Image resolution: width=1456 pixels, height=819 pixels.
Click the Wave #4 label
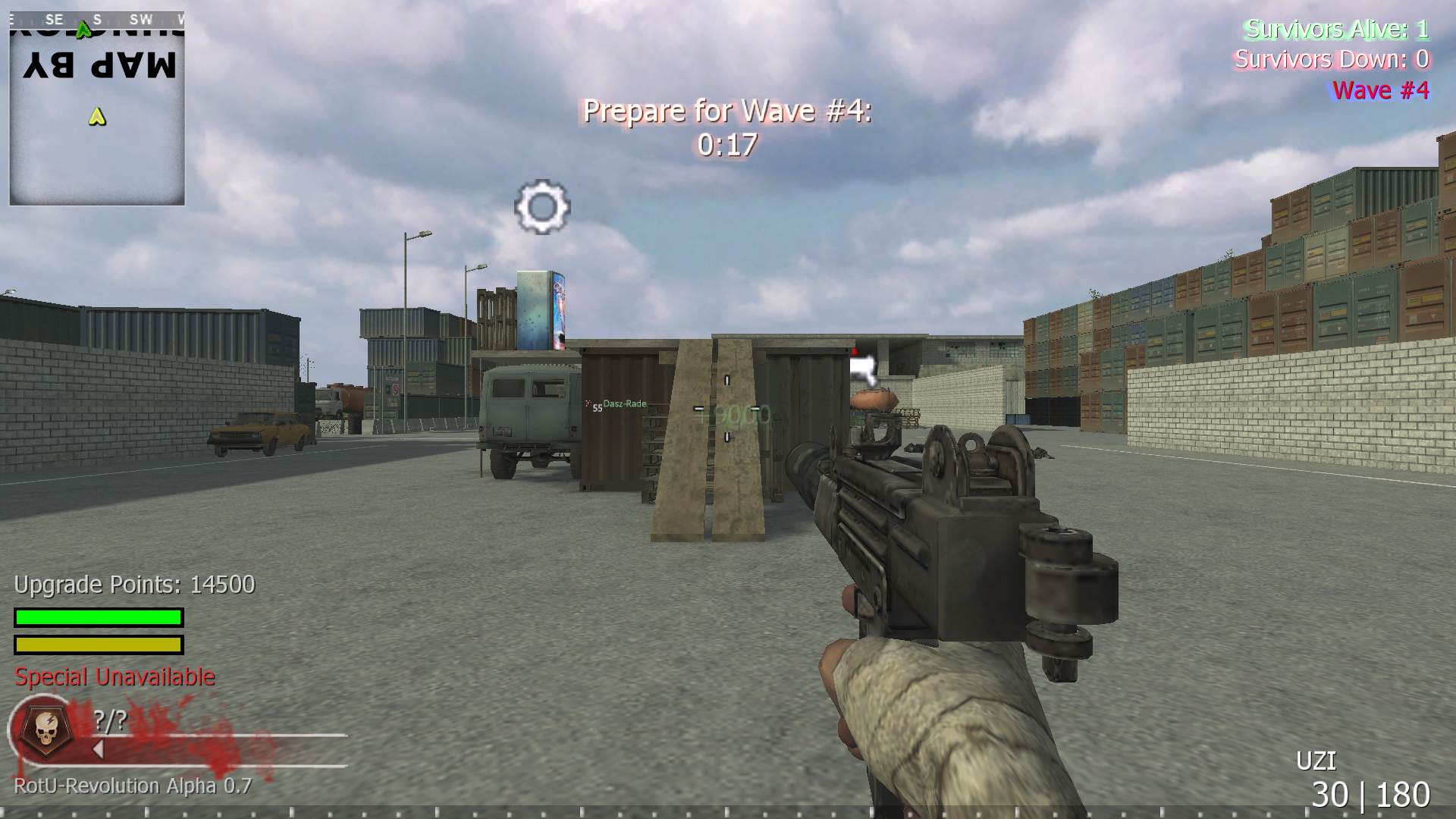pyautogui.click(x=1382, y=91)
